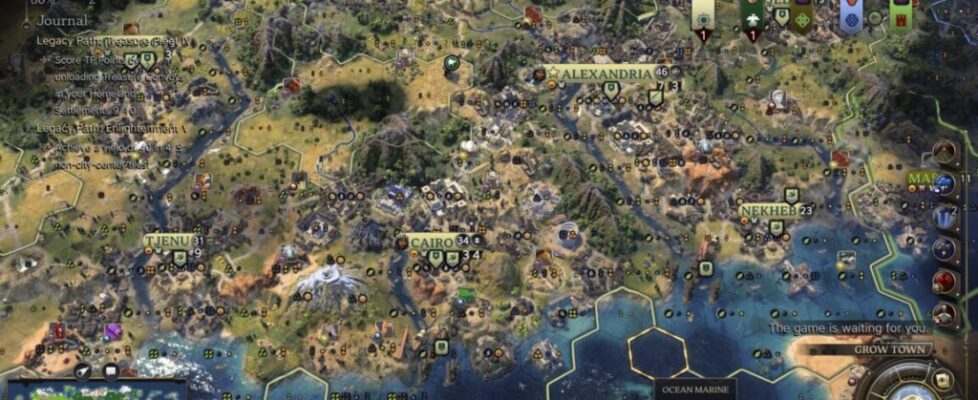Select the dark green eagle leader banner

[x=752, y=16]
